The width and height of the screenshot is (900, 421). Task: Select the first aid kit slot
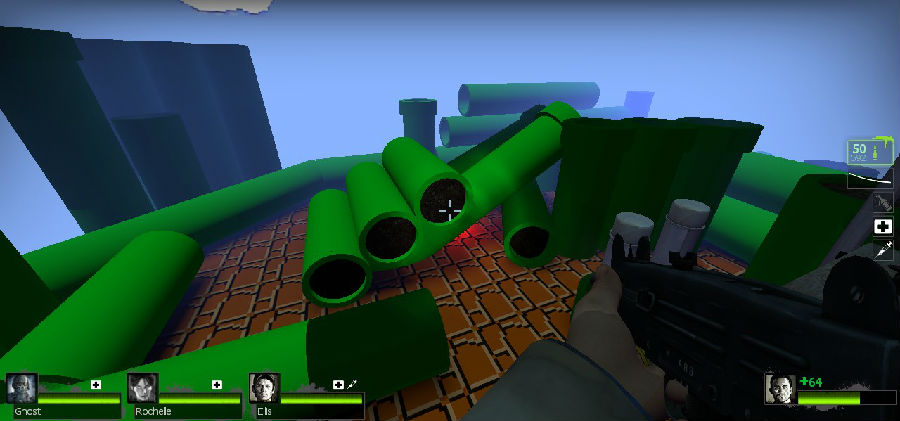882,227
